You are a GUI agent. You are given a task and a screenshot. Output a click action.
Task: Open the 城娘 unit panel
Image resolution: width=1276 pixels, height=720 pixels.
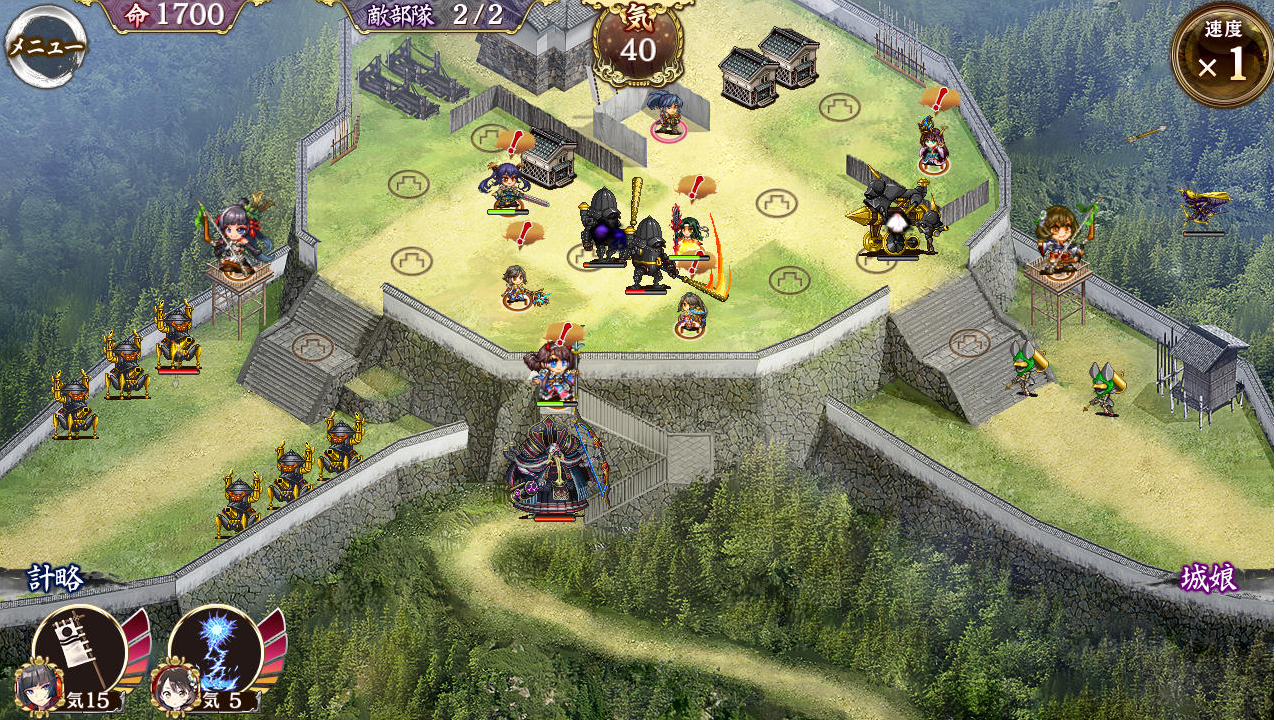[1208, 578]
